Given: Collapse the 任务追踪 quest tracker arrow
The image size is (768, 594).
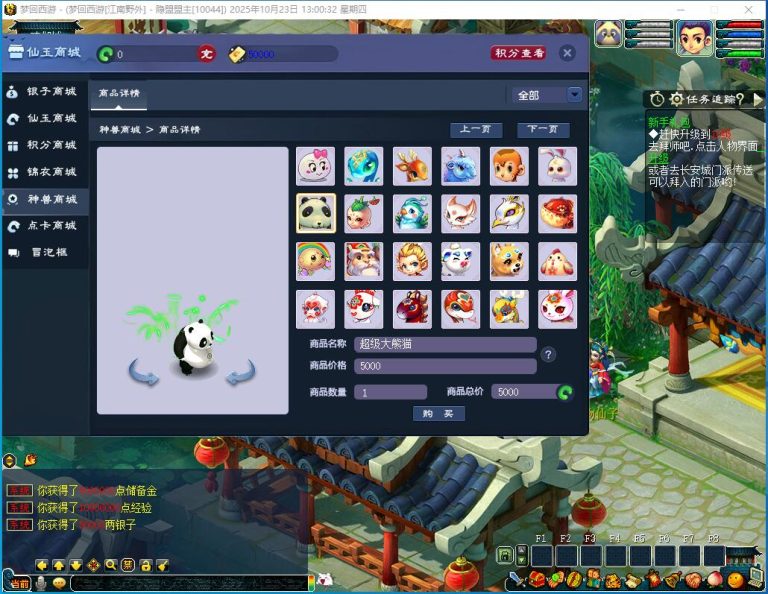Looking at the screenshot, I should 758,99.
